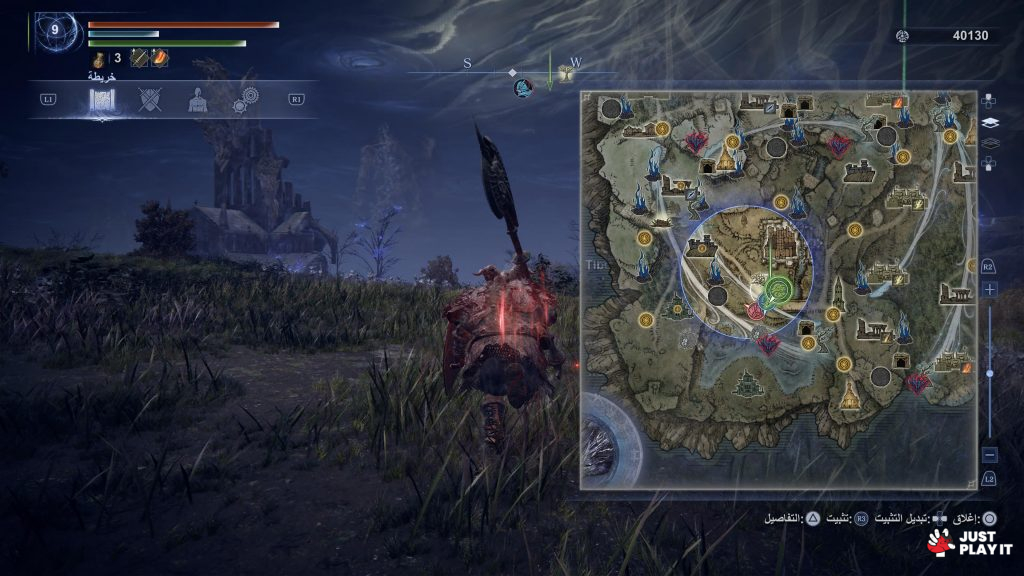Open the character silhouette status tab

click(x=198, y=100)
